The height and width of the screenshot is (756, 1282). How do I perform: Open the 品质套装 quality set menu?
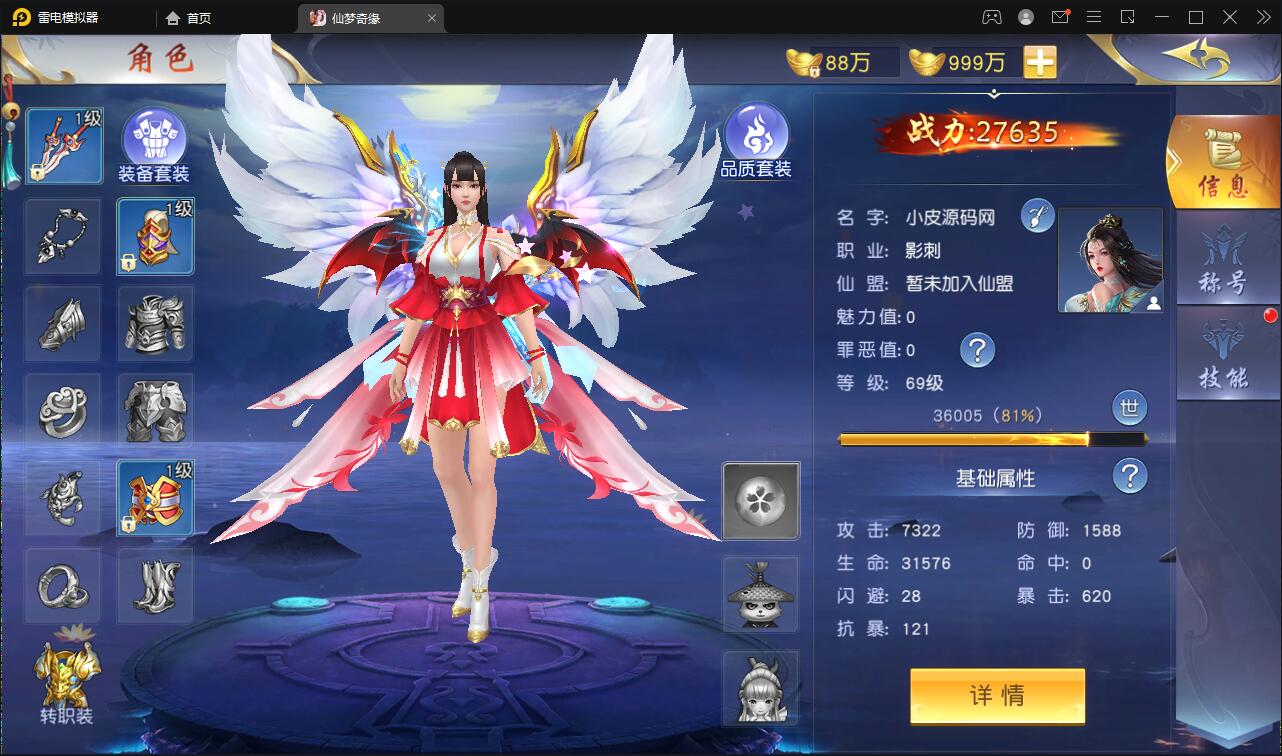pos(756,141)
